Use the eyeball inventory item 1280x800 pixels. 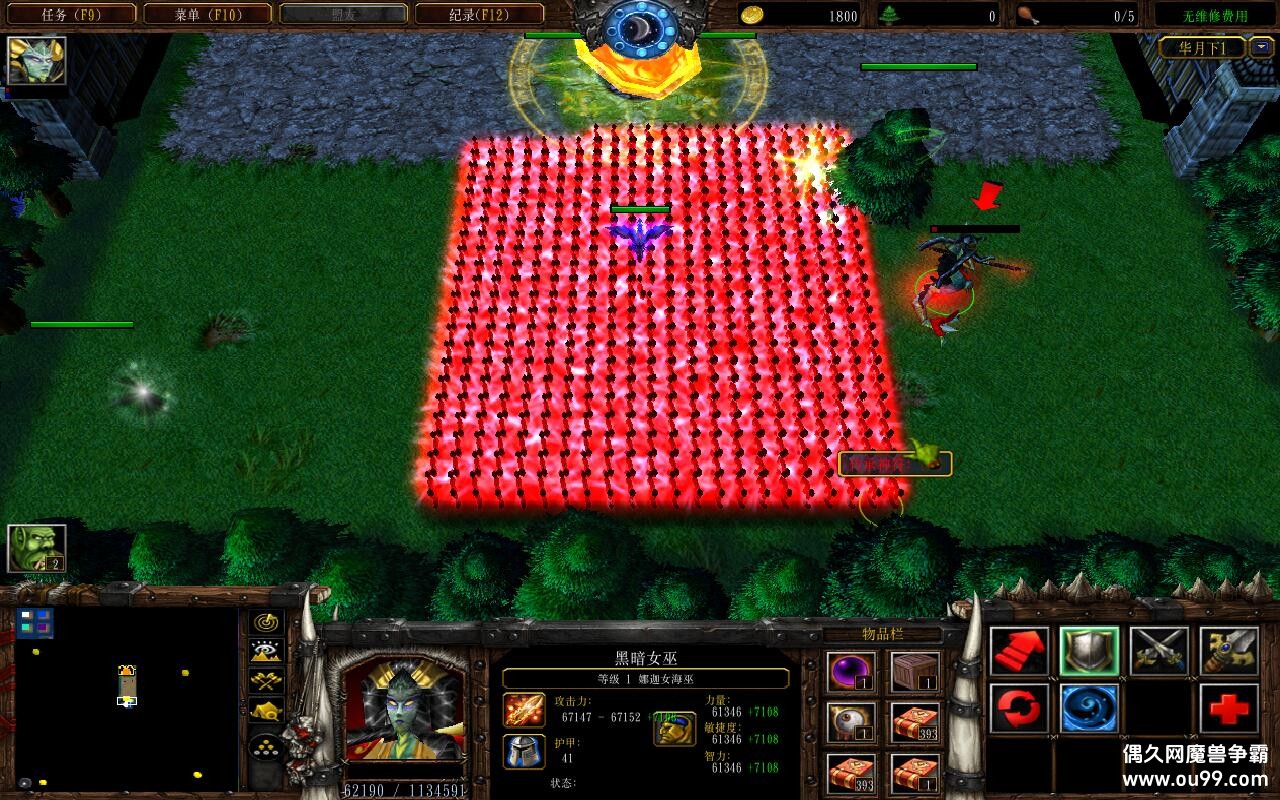point(852,722)
